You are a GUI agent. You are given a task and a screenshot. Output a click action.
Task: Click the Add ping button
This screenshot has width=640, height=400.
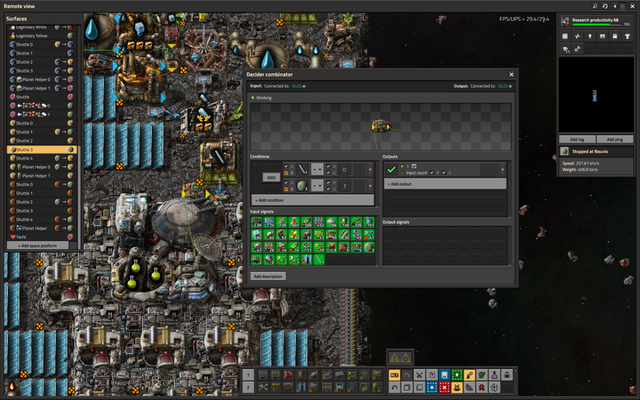pos(614,139)
